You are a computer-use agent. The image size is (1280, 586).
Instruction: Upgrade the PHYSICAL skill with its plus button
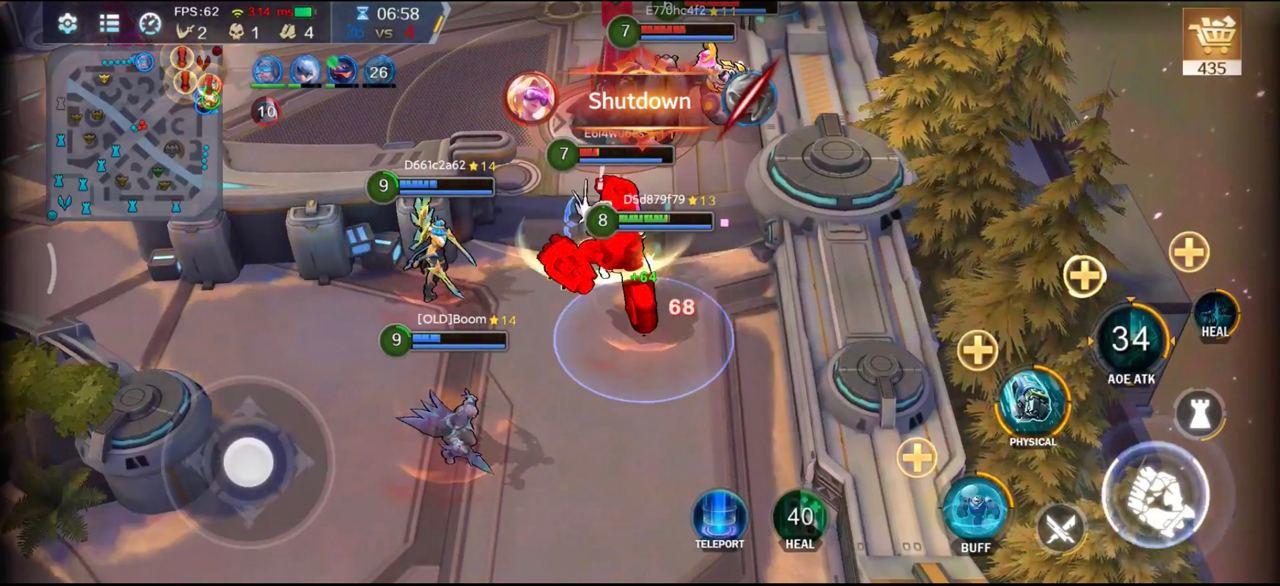pyautogui.click(x=977, y=350)
